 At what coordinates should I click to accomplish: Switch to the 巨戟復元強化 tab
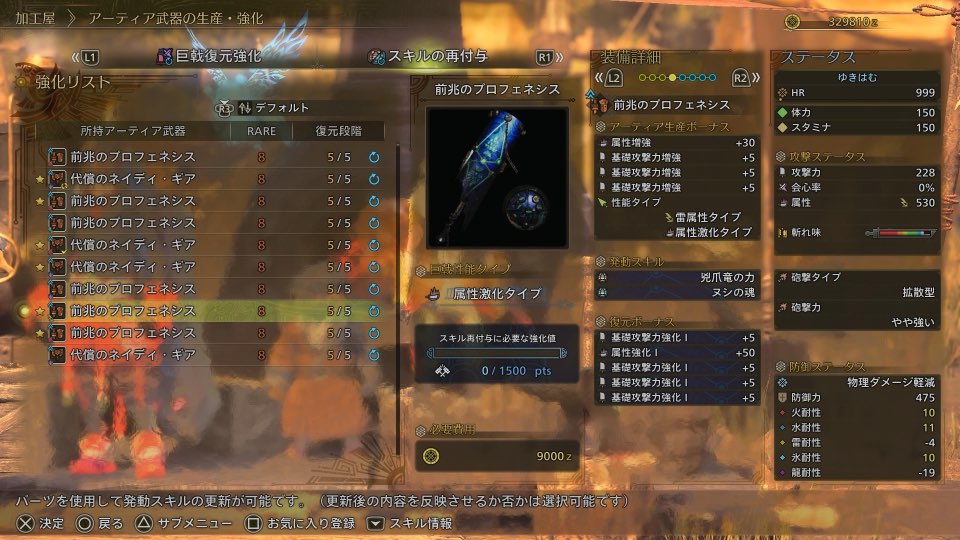point(209,57)
